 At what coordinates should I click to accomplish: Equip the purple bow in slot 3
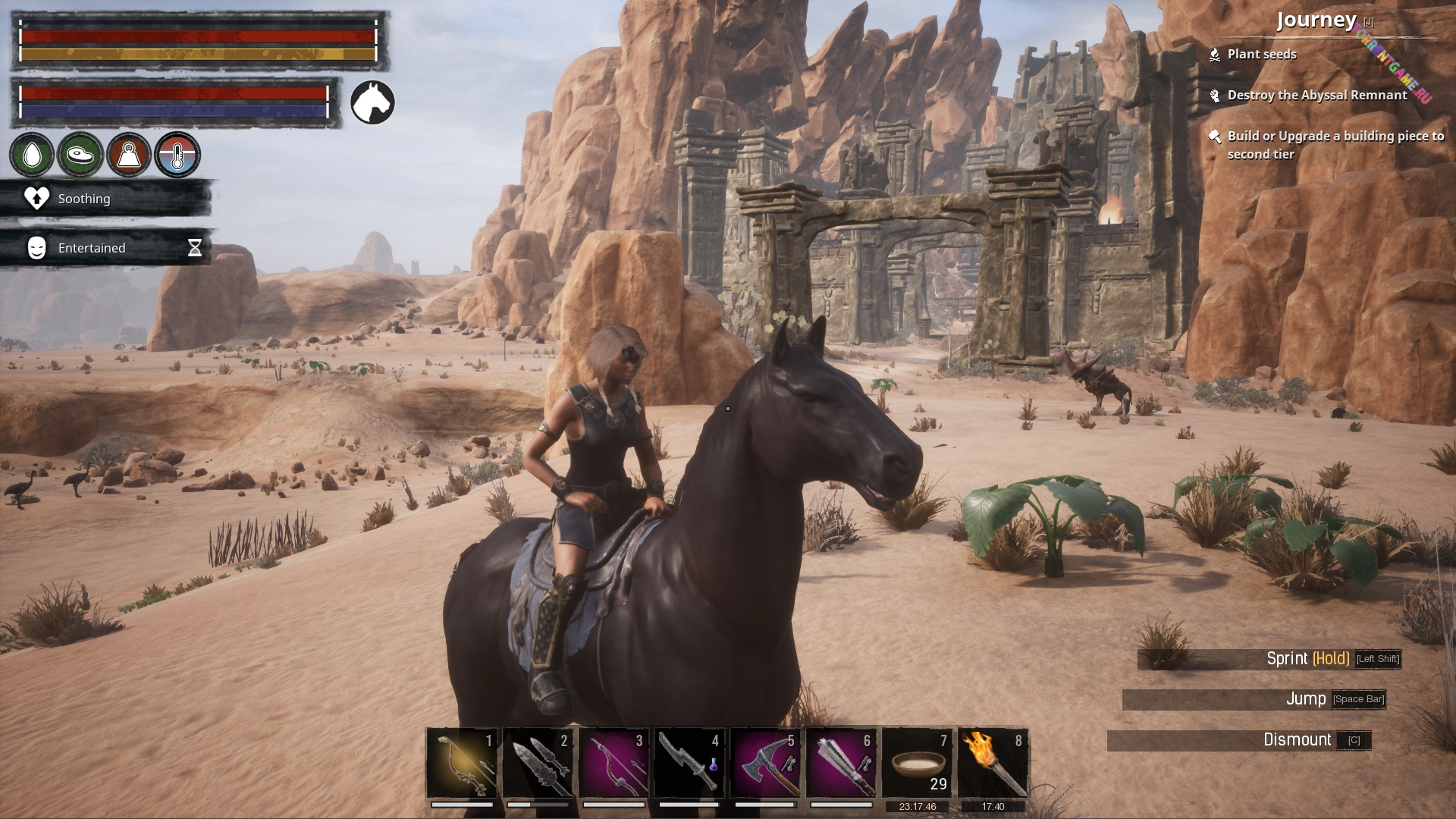pyautogui.click(x=613, y=762)
